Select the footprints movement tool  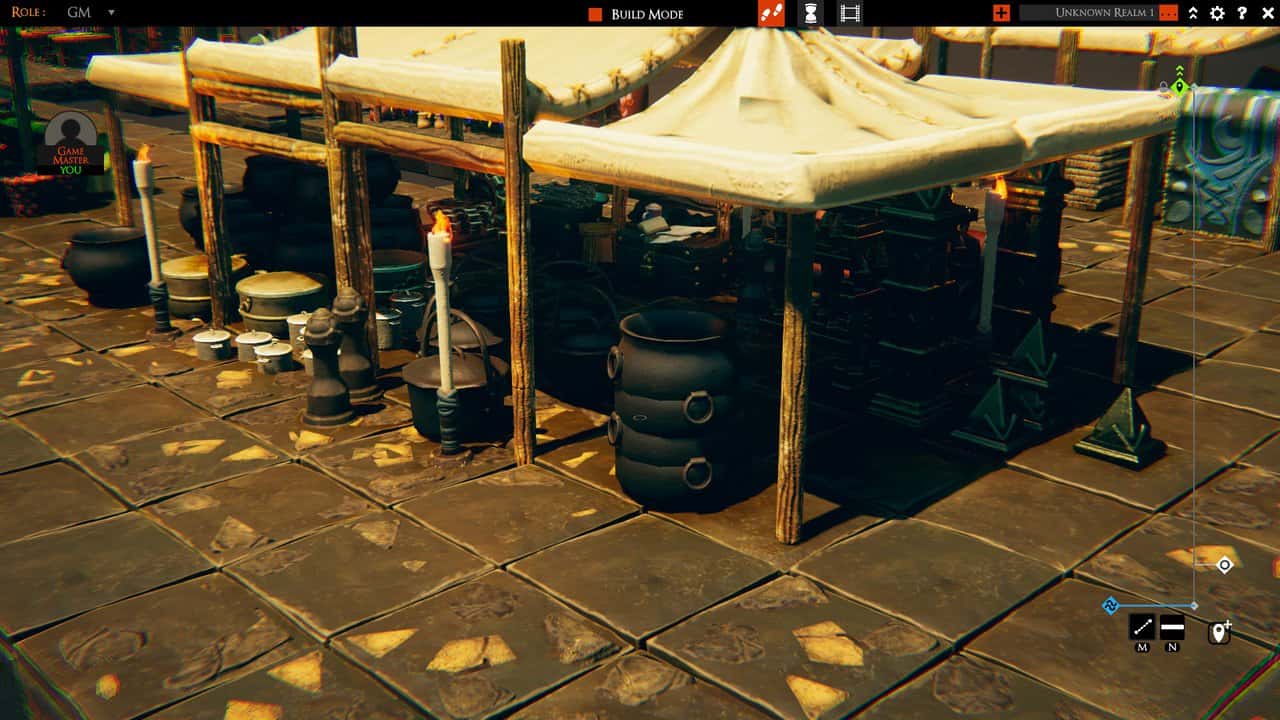pos(773,14)
